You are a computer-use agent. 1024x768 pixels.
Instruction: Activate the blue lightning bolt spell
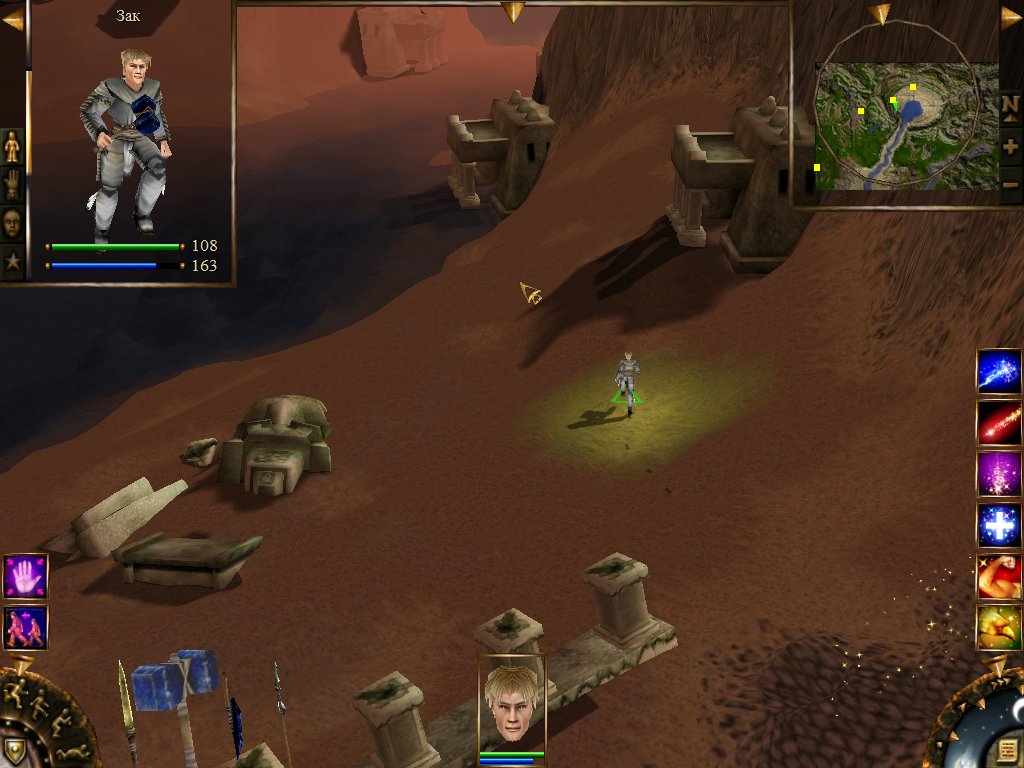(998, 371)
